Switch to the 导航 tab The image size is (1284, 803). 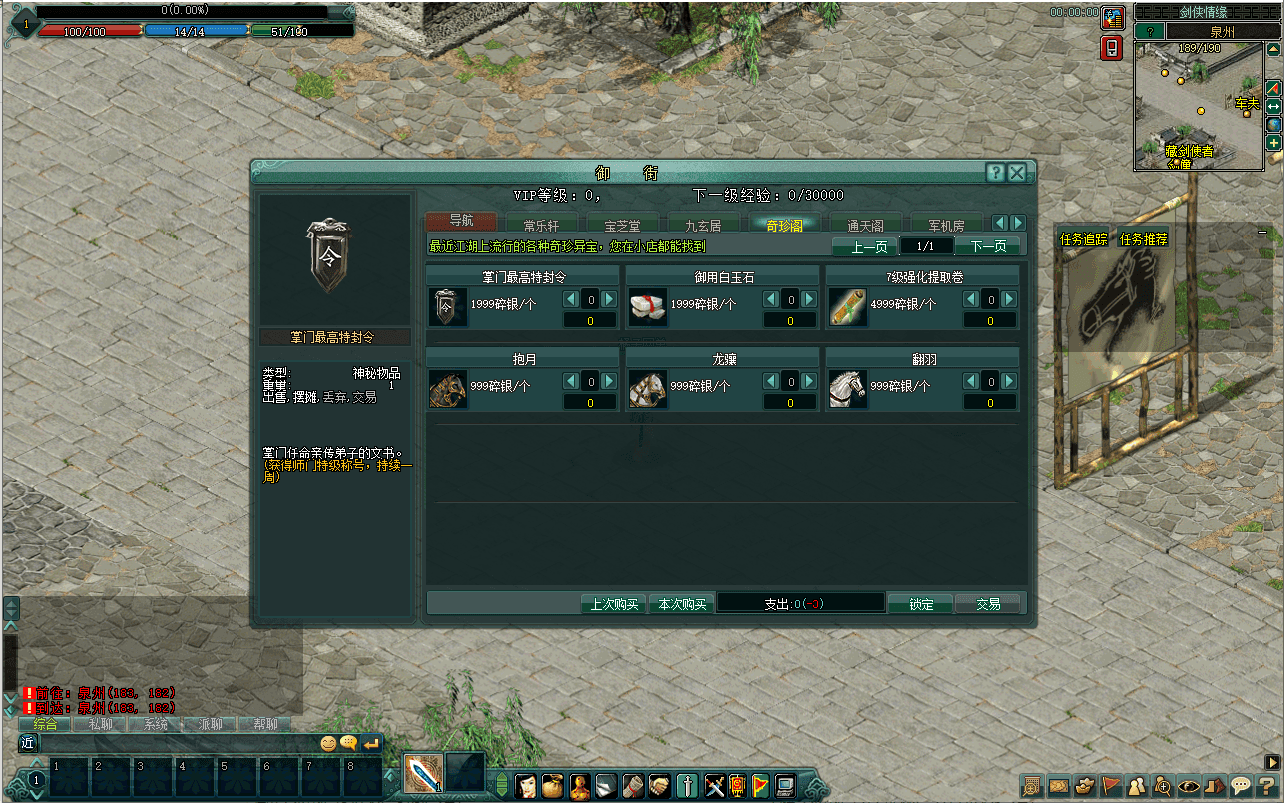coord(461,222)
